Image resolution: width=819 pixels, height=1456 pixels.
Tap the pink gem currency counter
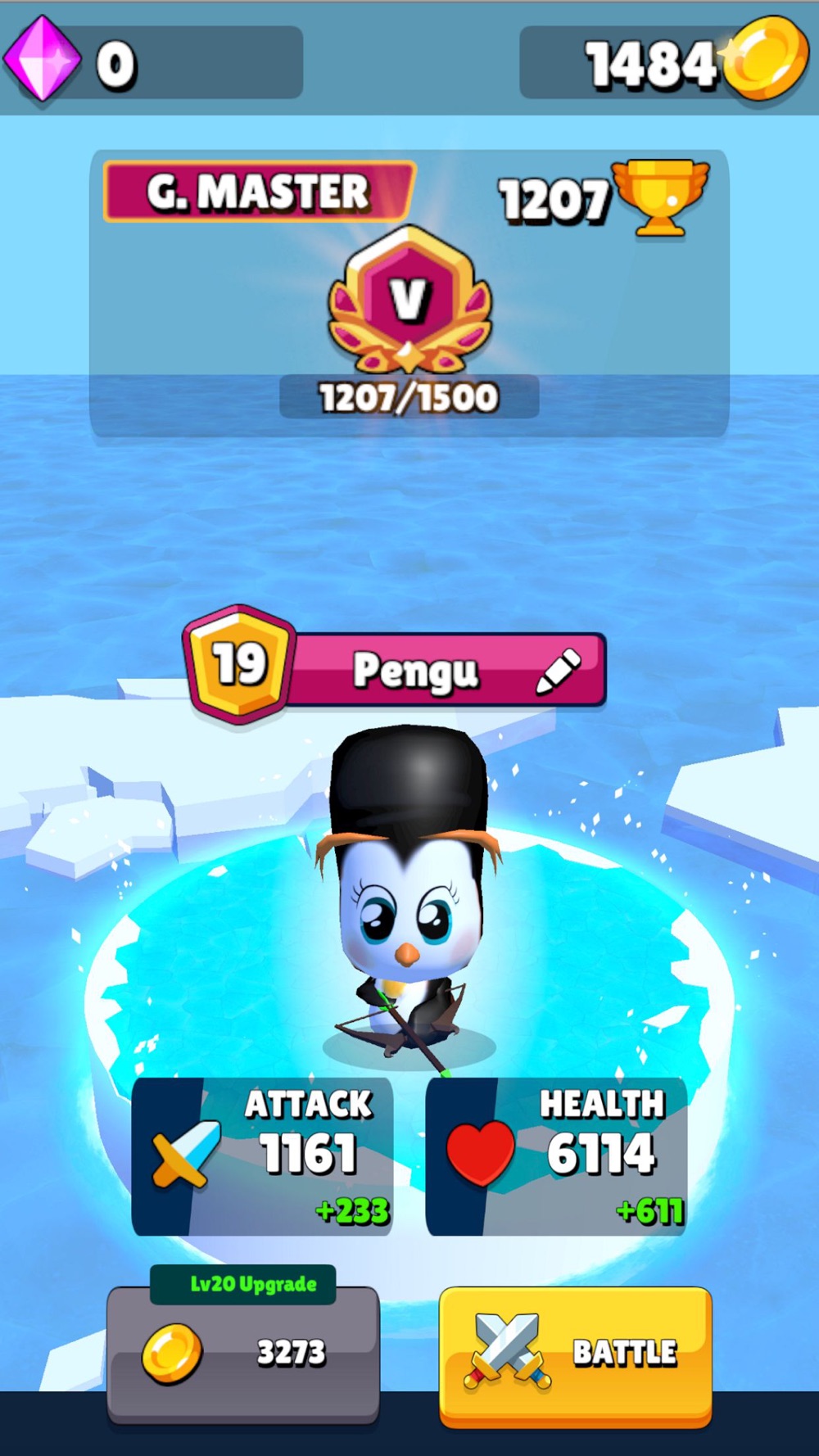[153, 63]
